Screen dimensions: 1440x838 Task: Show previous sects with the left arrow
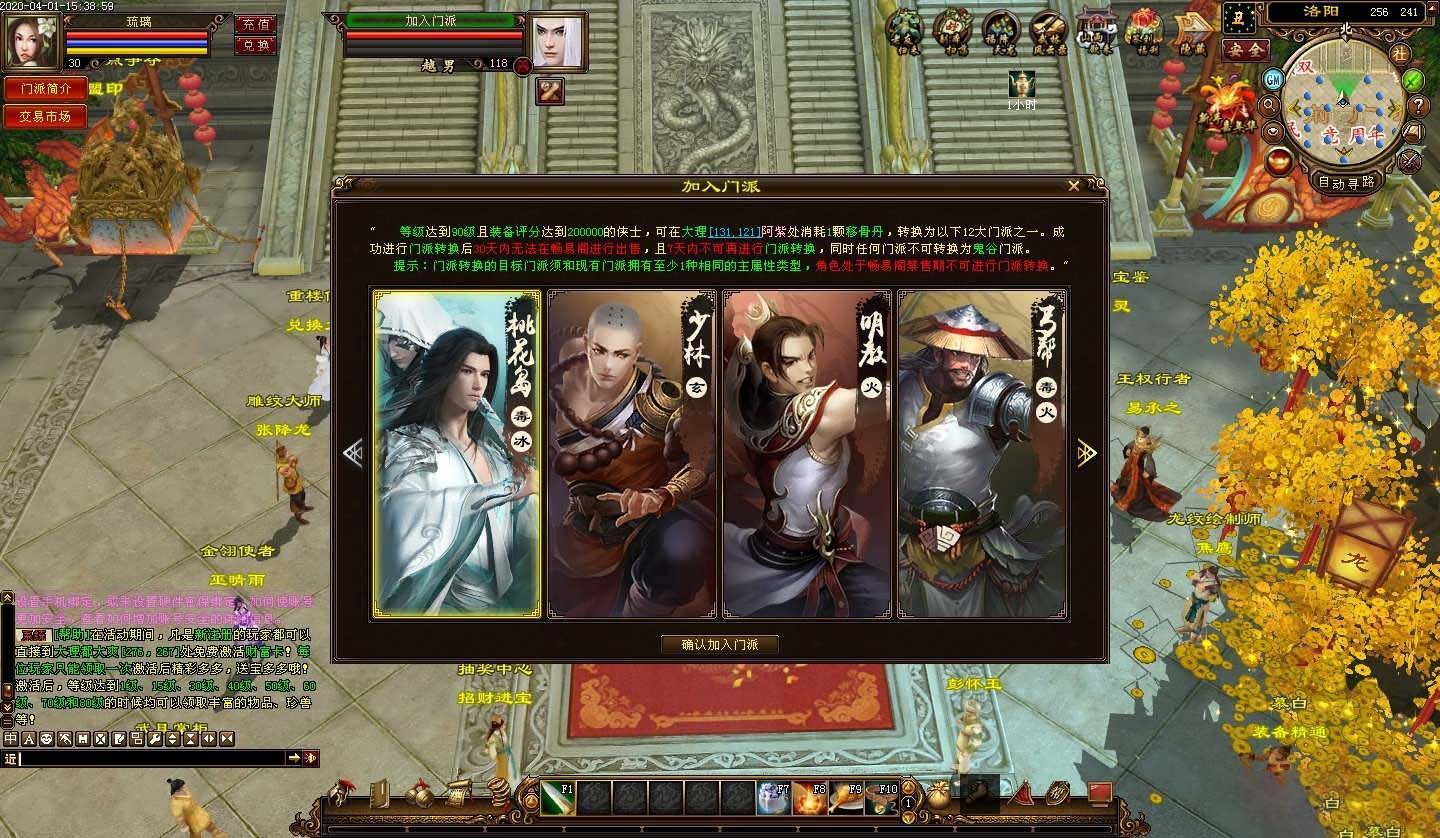[x=352, y=454]
